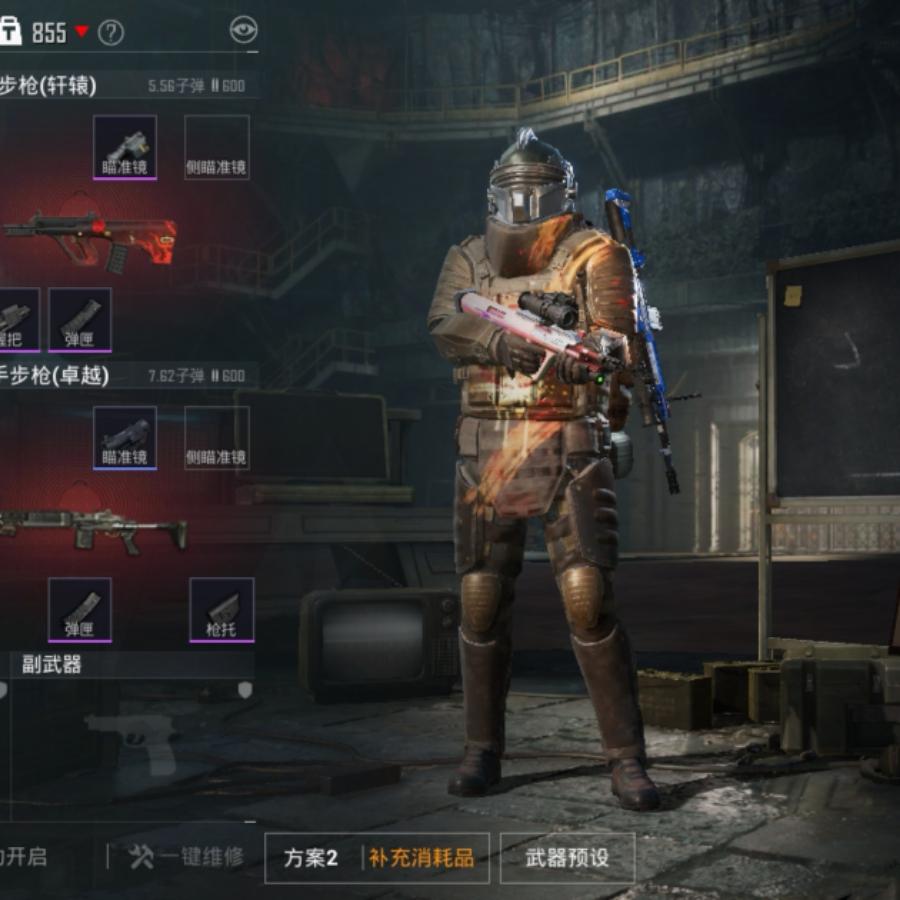Open the 武器预设 weapon presets
The image size is (900, 900).
pos(567,858)
